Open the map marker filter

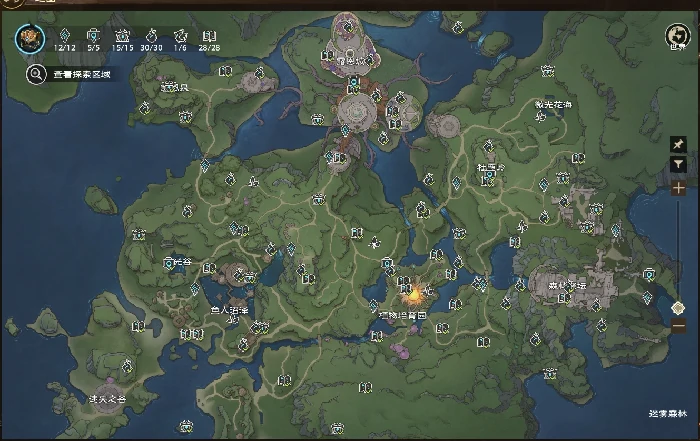679,164
